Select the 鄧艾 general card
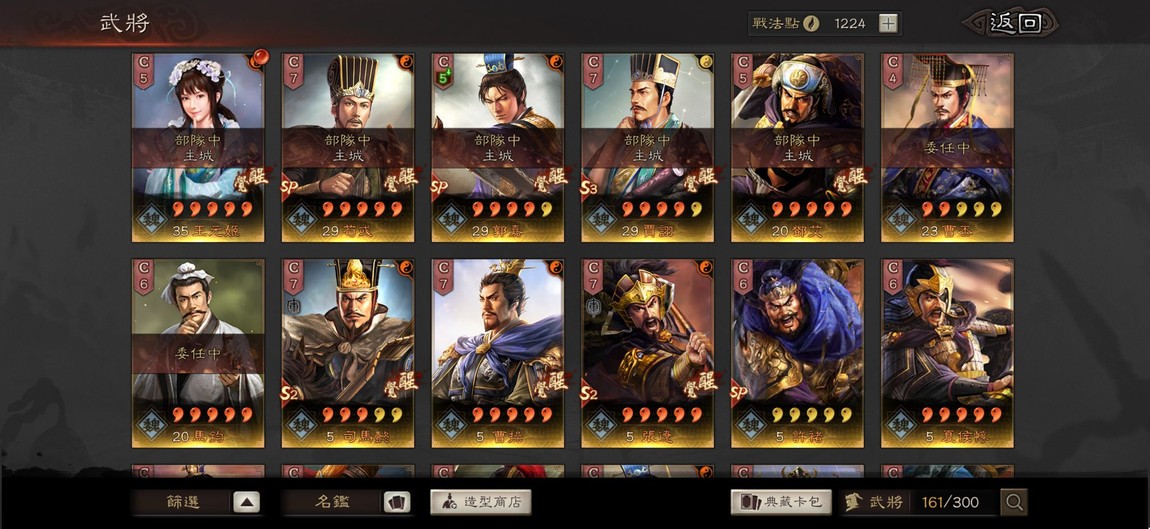The width and height of the screenshot is (1150, 529). tap(798, 146)
